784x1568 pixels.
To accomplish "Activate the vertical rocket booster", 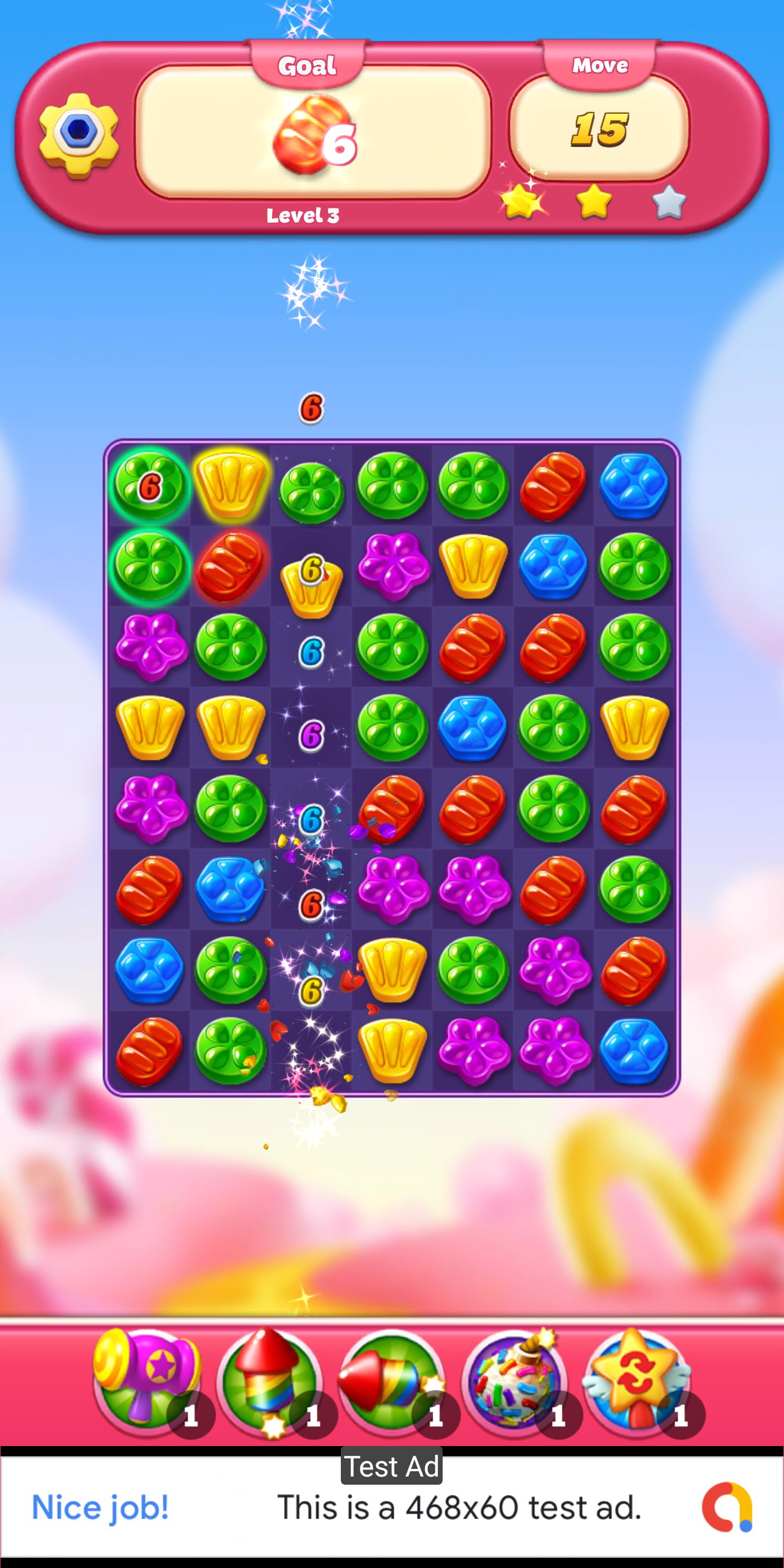I will [x=269, y=1381].
